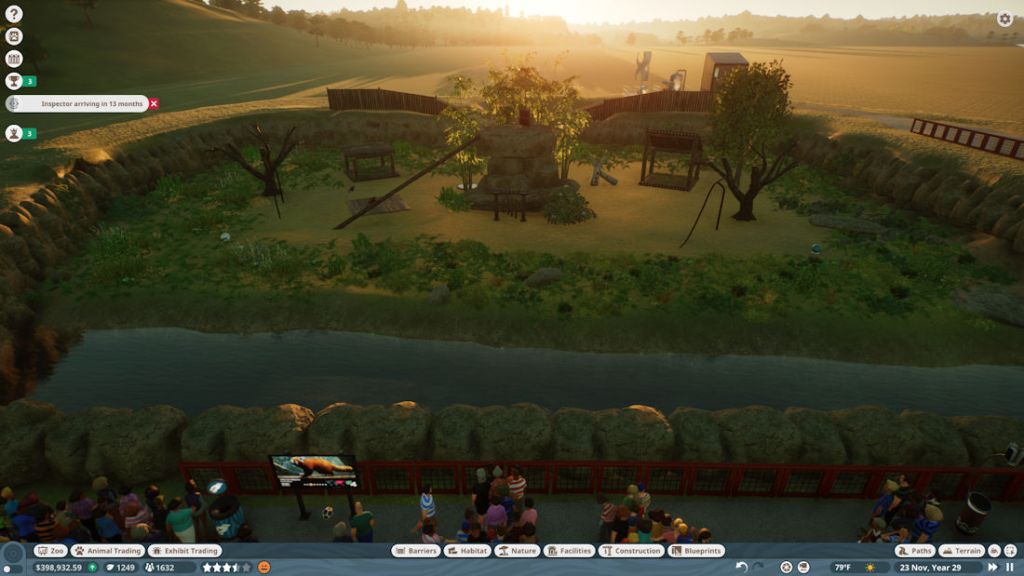Click the orange guest happiness face
Screen dimensions: 1024x576
pyautogui.click(x=264, y=567)
